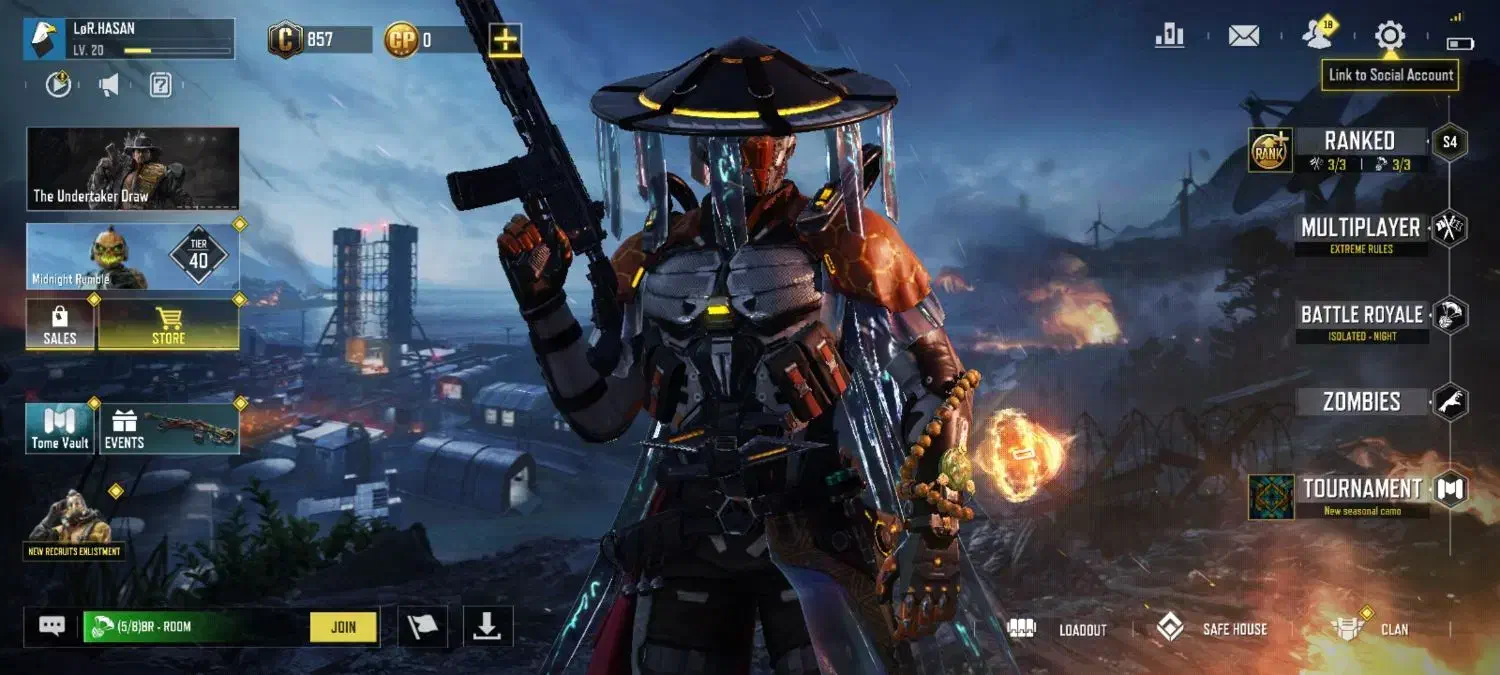Join the BR room
The height and width of the screenshot is (675, 1500).
(x=343, y=627)
